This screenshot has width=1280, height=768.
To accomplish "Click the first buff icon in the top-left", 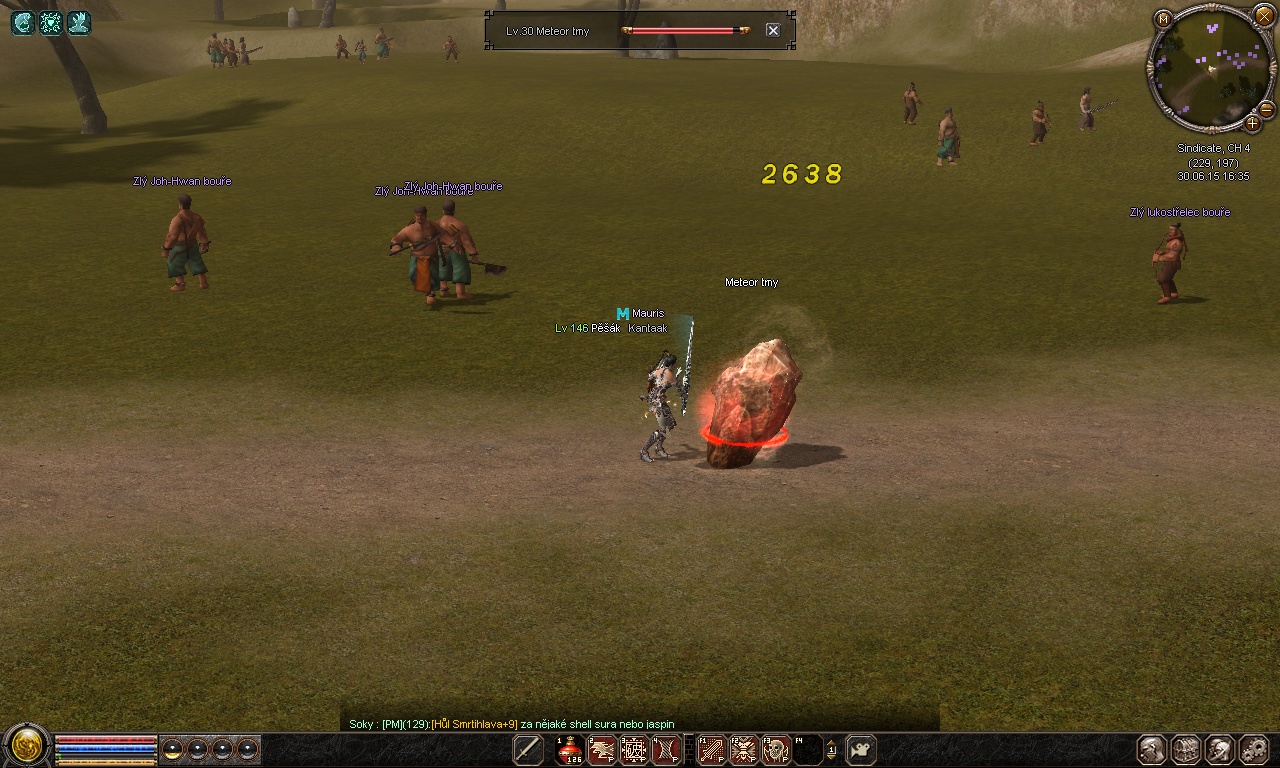I will [23, 23].
